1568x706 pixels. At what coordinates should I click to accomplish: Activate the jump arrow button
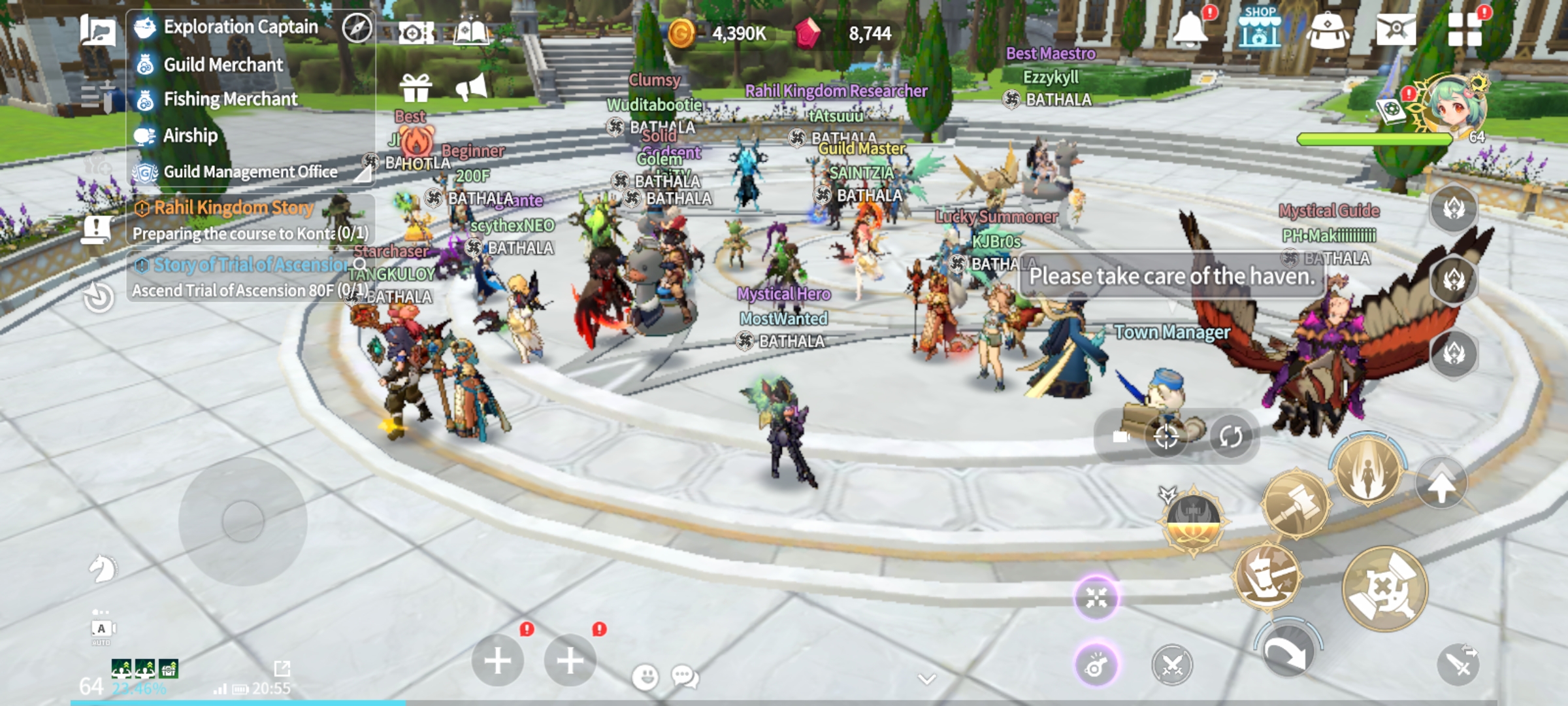point(1441,485)
